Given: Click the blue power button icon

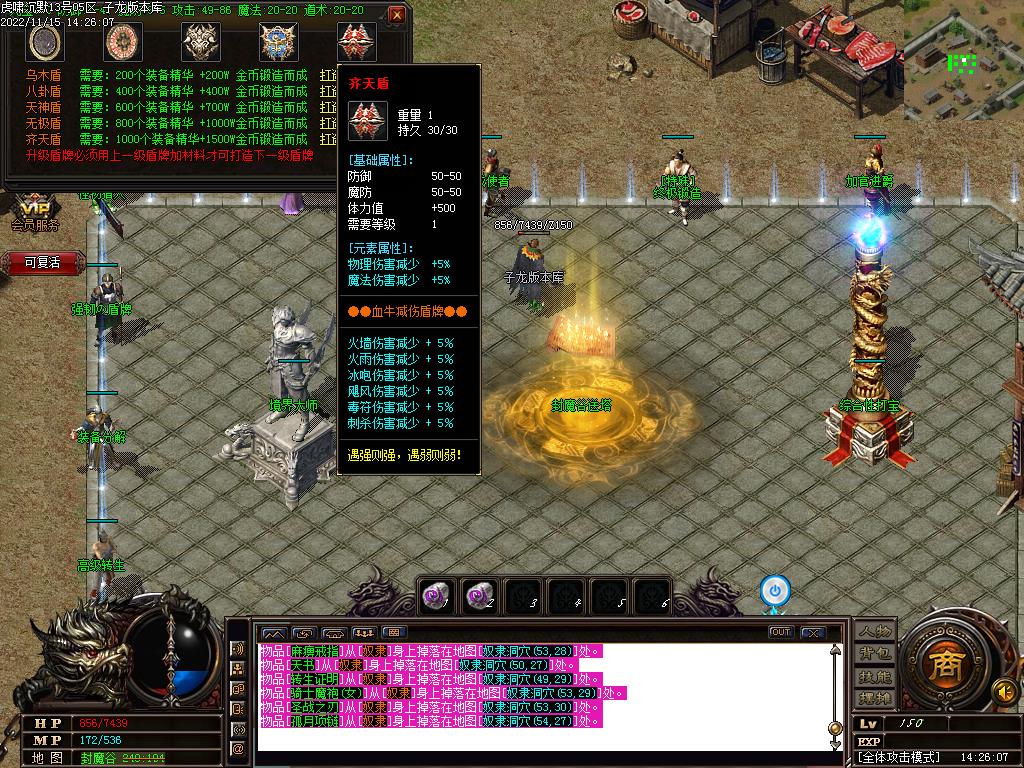Looking at the screenshot, I should pos(774,589).
